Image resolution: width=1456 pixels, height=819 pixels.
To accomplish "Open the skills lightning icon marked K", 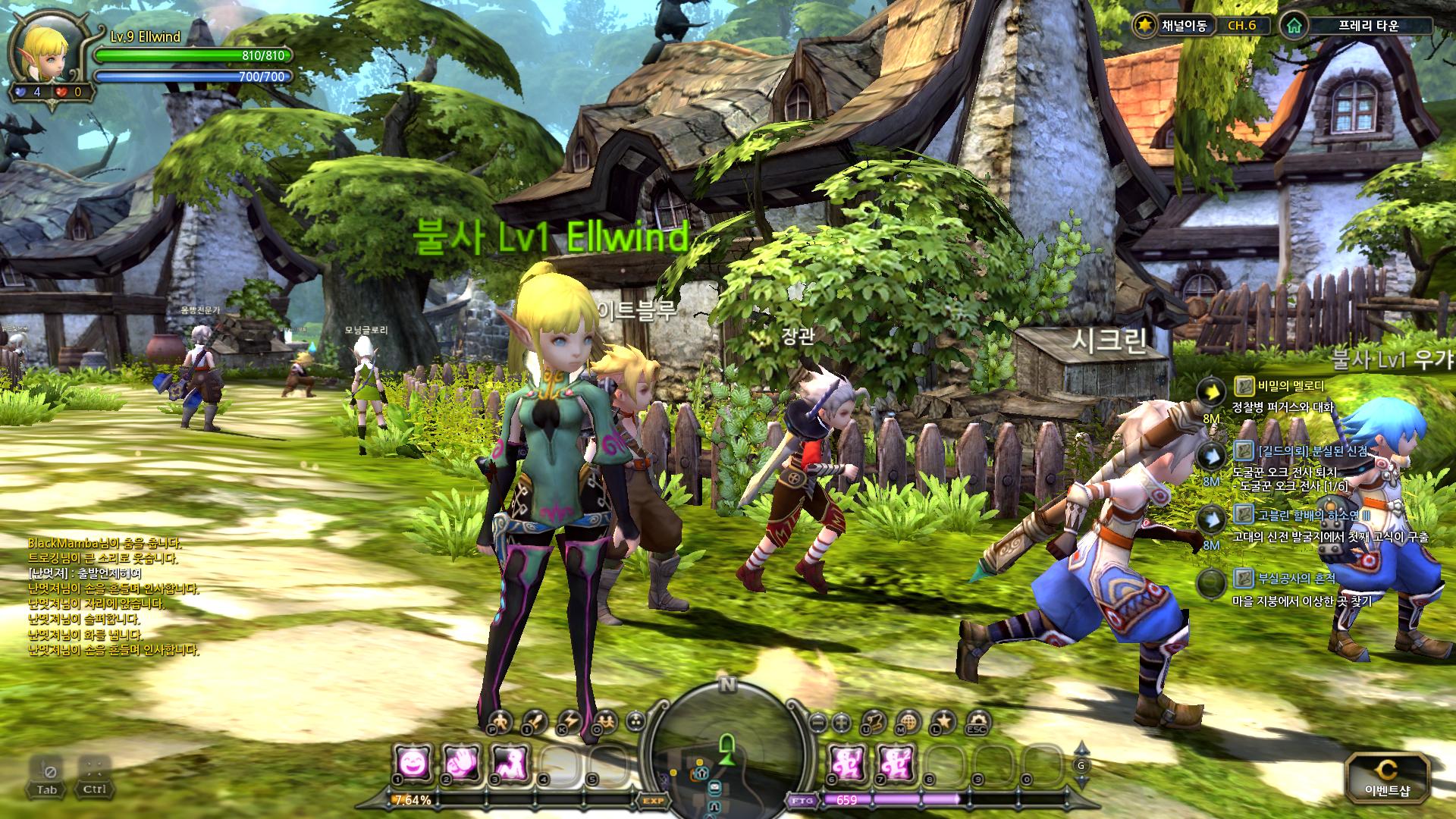I will 570,722.
